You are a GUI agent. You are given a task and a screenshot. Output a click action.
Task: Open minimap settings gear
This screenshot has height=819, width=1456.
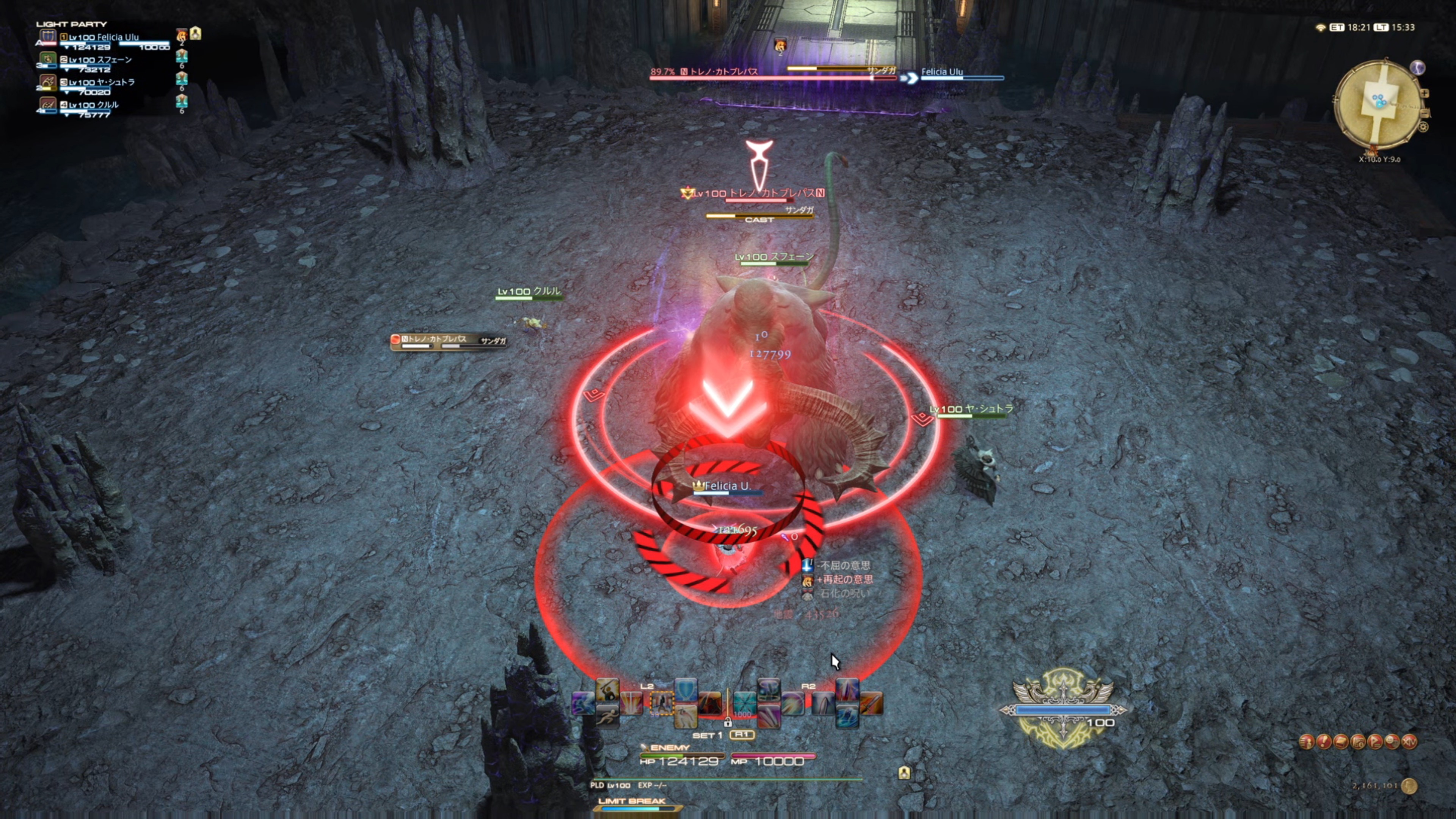(1423, 127)
